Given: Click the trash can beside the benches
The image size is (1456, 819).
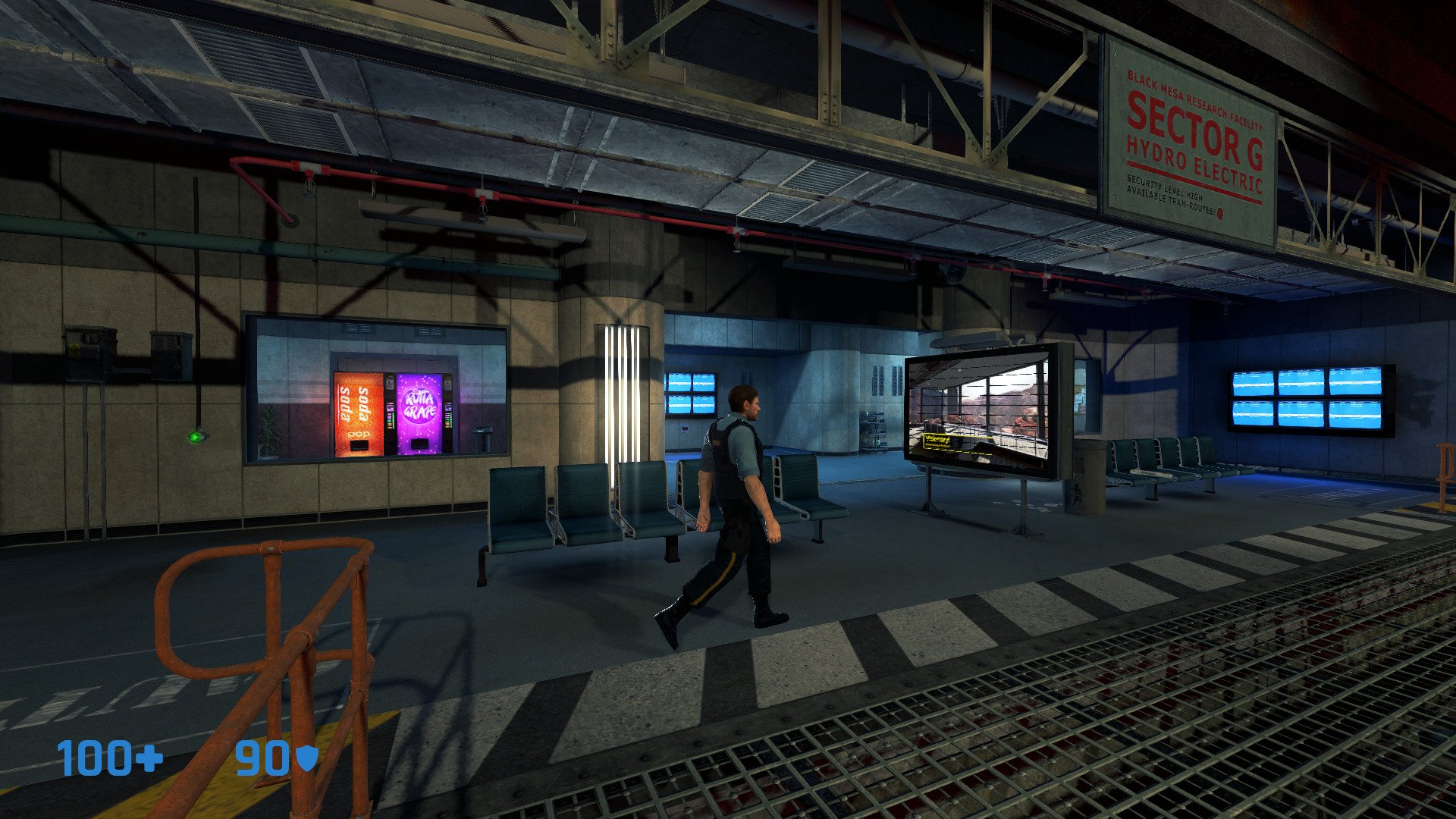Looking at the screenshot, I should coord(1078,493).
